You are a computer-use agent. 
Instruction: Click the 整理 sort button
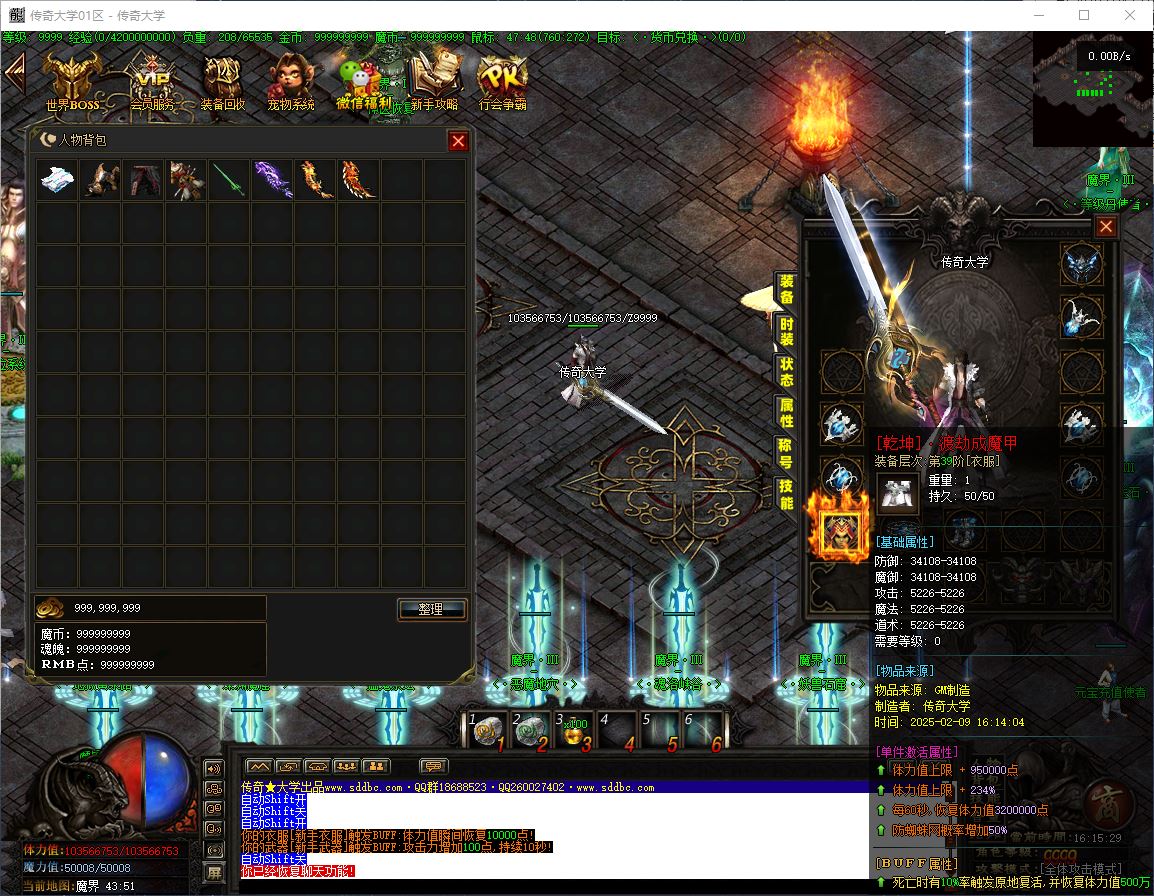click(431, 609)
